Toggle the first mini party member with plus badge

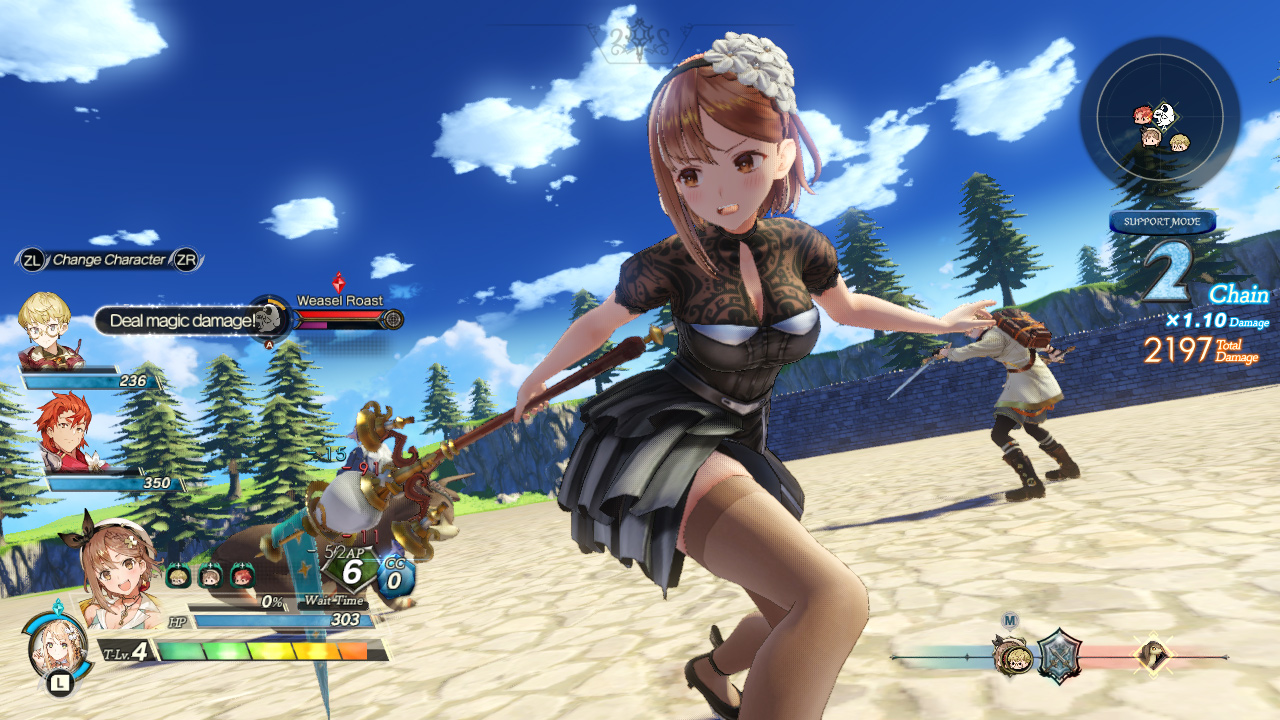coord(178,575)
